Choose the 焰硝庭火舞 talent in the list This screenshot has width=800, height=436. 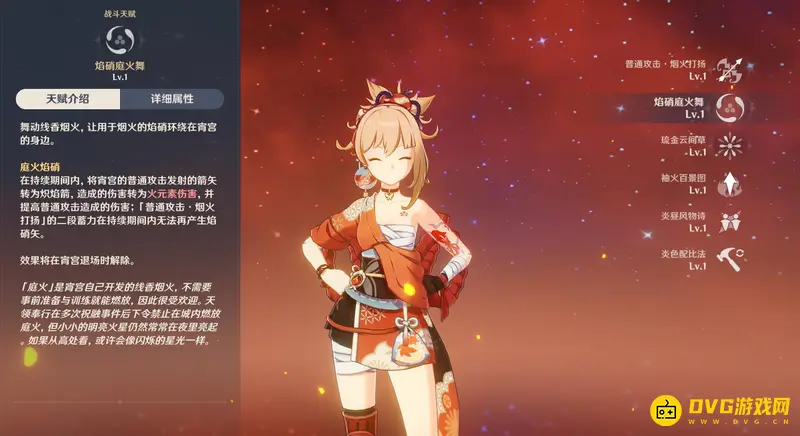coord(731,107)
